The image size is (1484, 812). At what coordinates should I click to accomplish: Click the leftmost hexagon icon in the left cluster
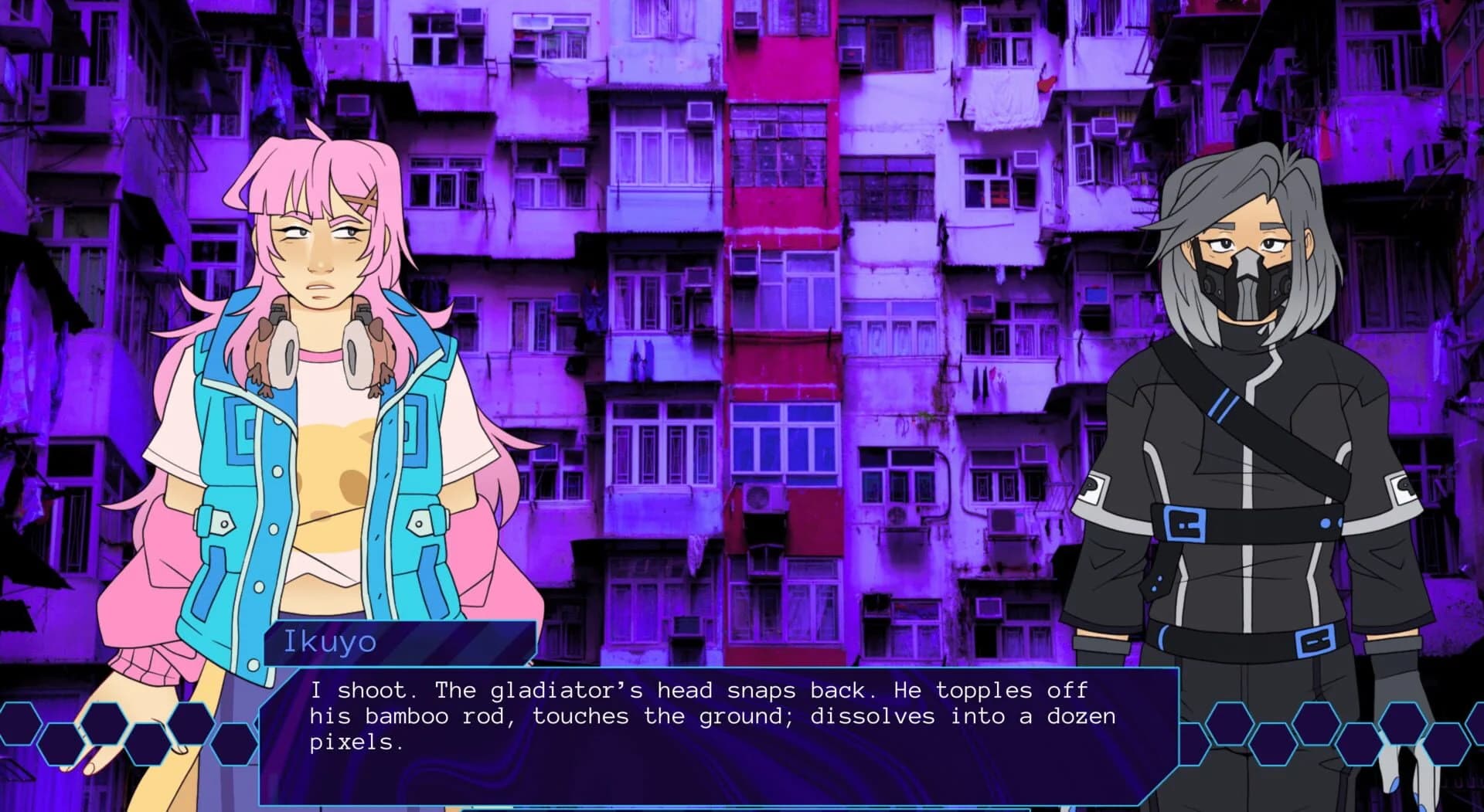(19, 724)
